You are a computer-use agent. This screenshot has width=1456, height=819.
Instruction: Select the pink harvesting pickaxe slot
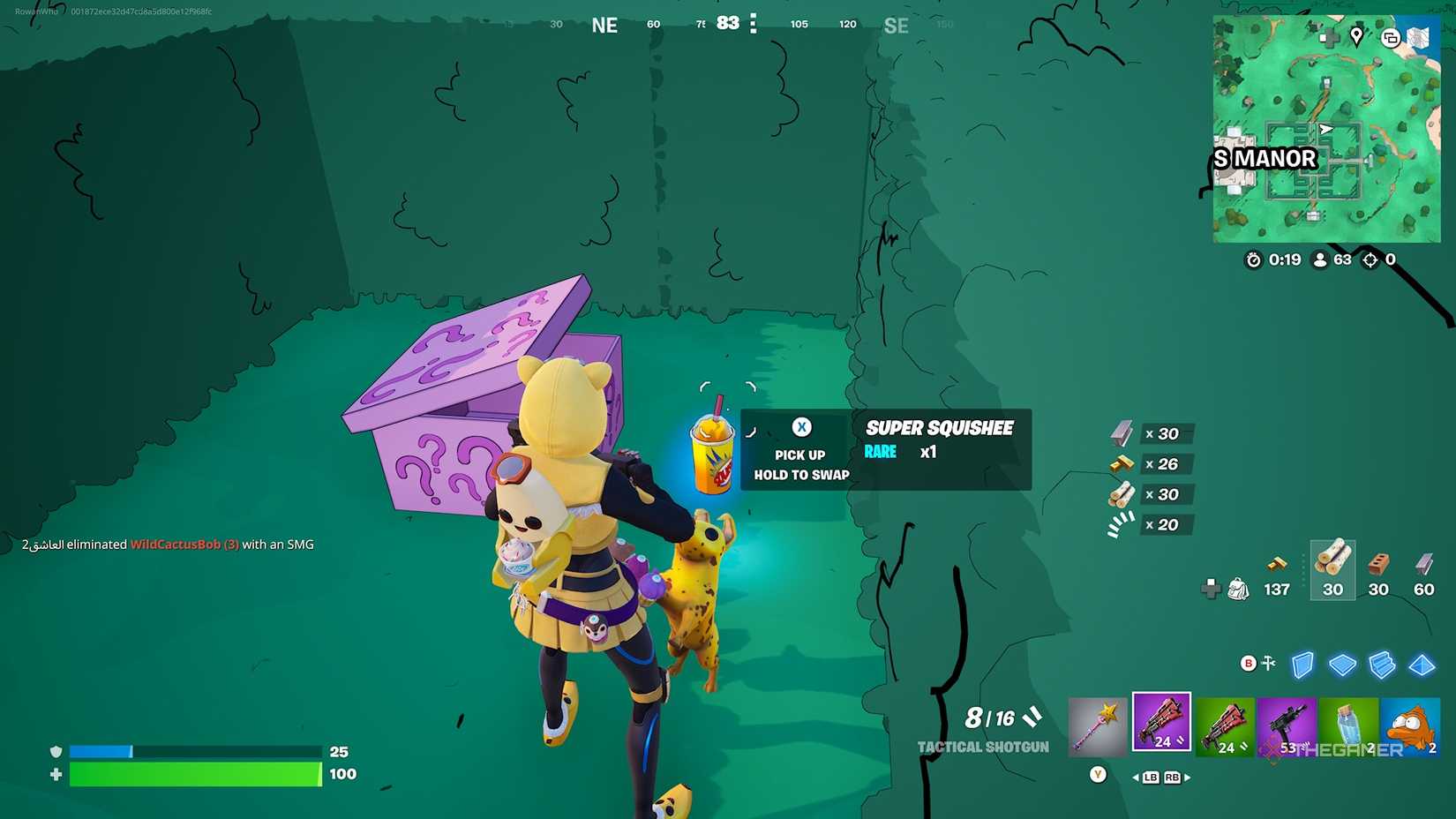point(1097,724)
